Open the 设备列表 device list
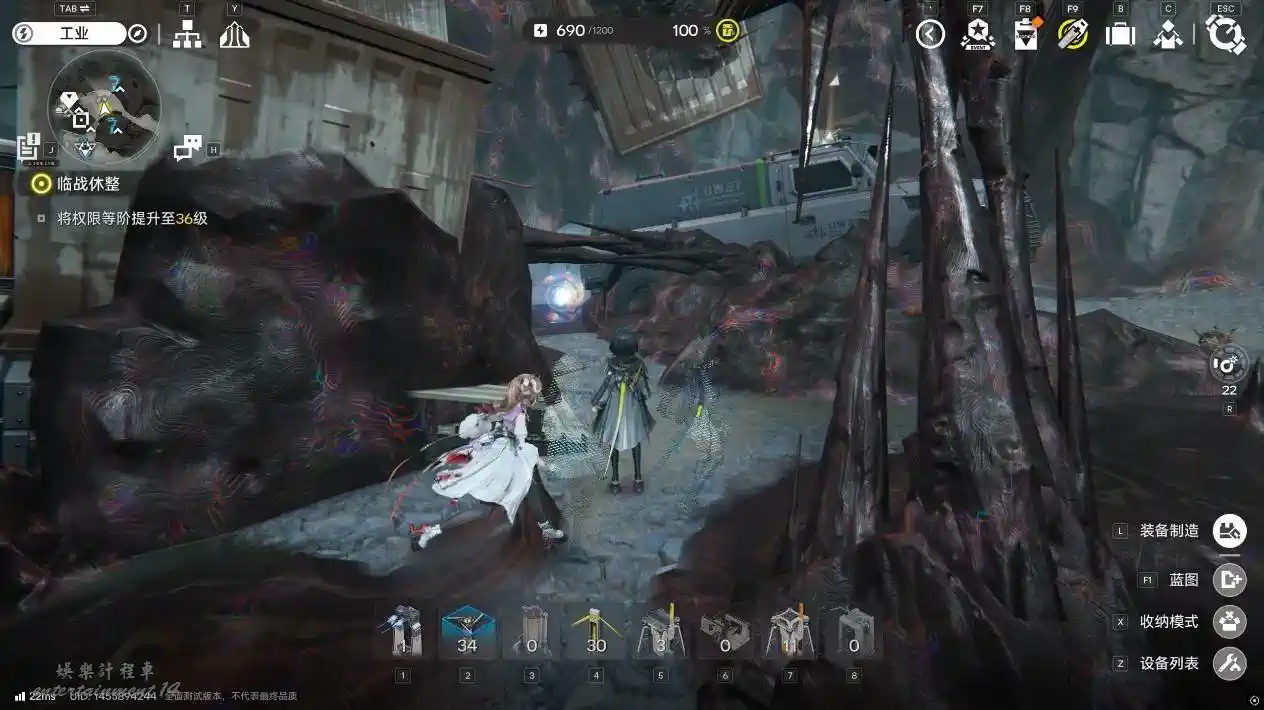This screenshot has height=710, width=1264. [x=1229, y=663]
